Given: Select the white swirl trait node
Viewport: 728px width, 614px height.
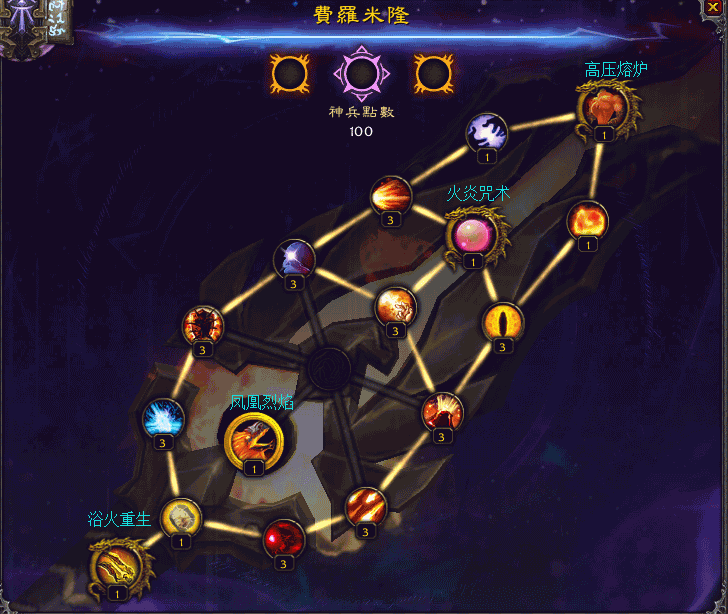Looking at the screenshot, I should [x=487, y=132].
